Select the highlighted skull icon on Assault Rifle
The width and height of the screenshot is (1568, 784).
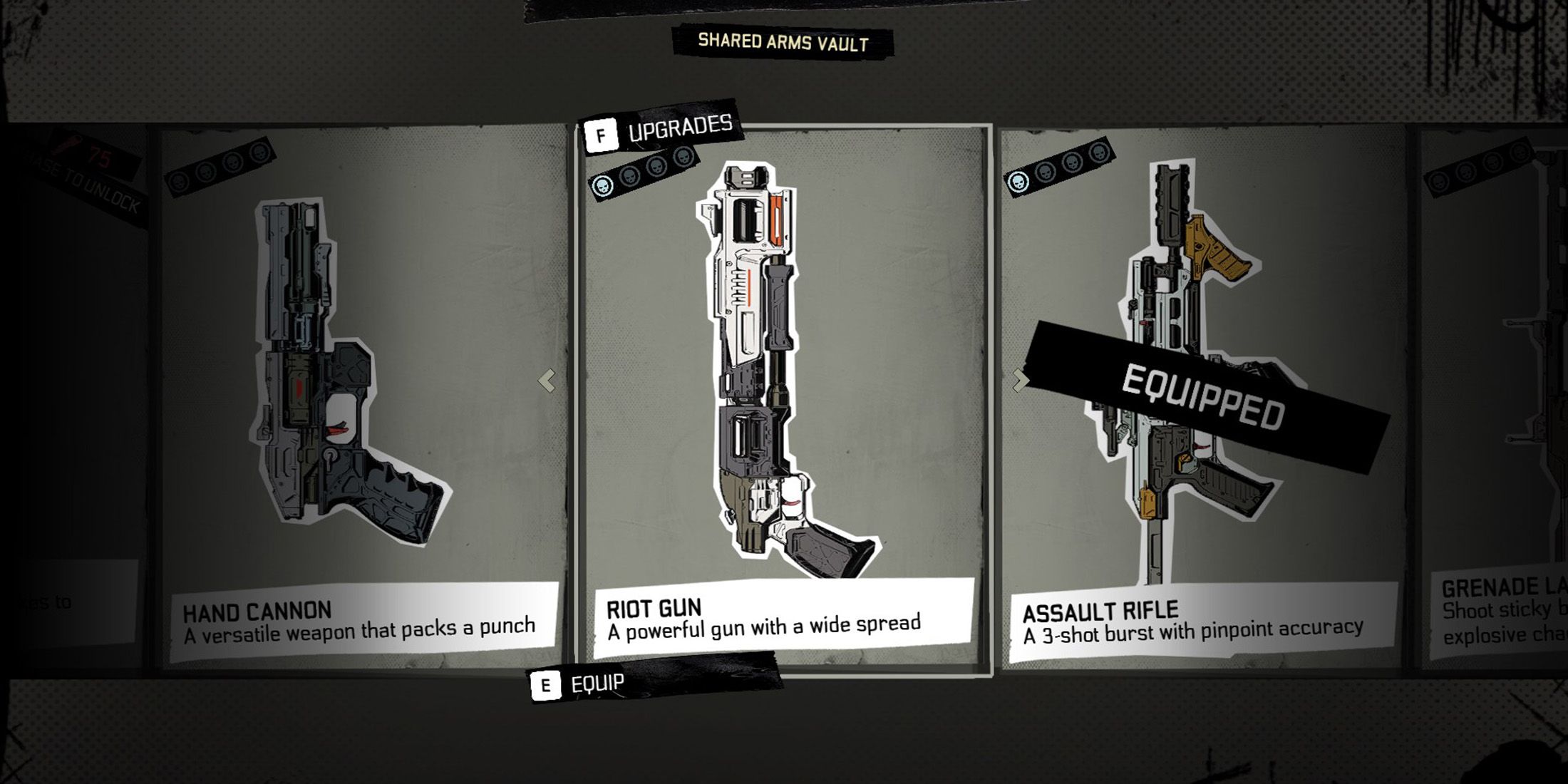click(1018, 182)
